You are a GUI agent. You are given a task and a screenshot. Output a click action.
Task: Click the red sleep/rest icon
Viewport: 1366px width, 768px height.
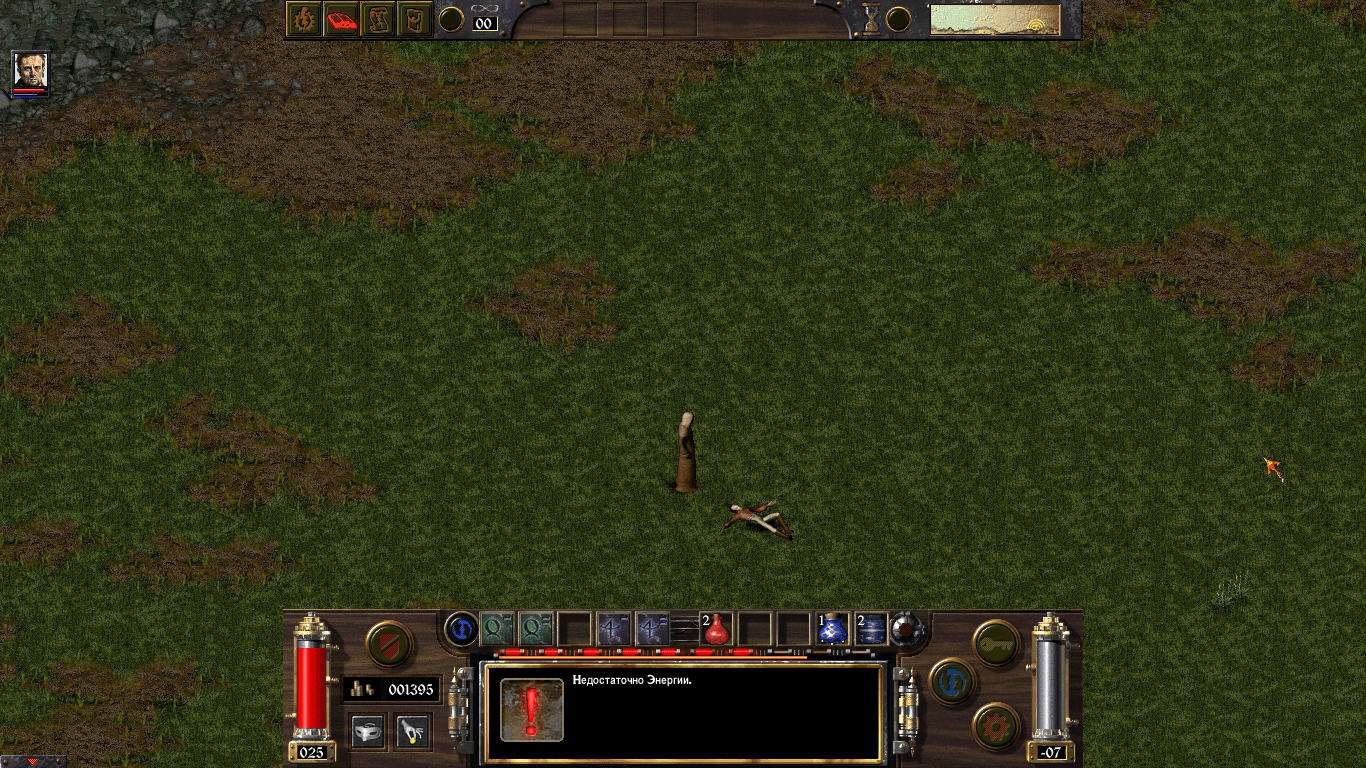[342, 16]
